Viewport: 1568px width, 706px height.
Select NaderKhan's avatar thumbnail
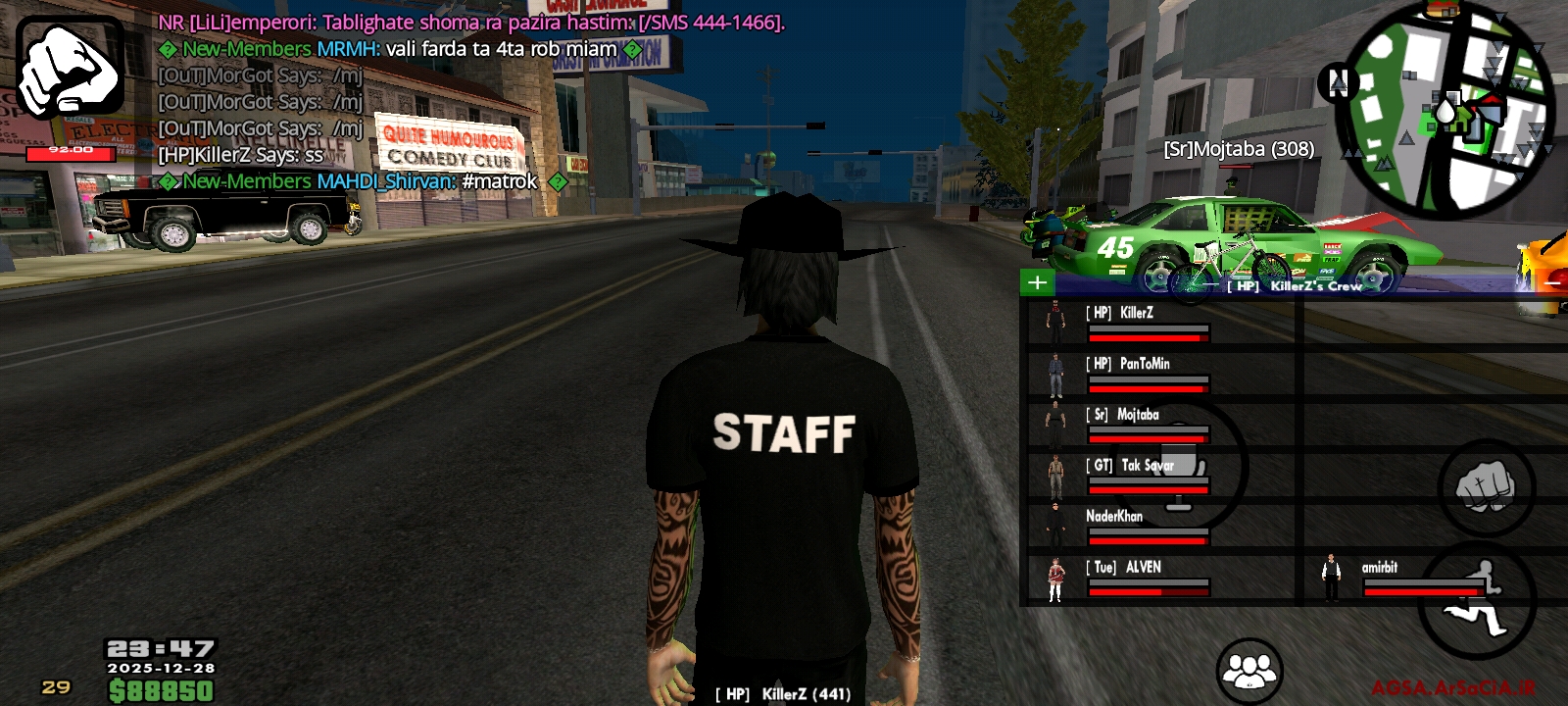tap(1055, 523)
